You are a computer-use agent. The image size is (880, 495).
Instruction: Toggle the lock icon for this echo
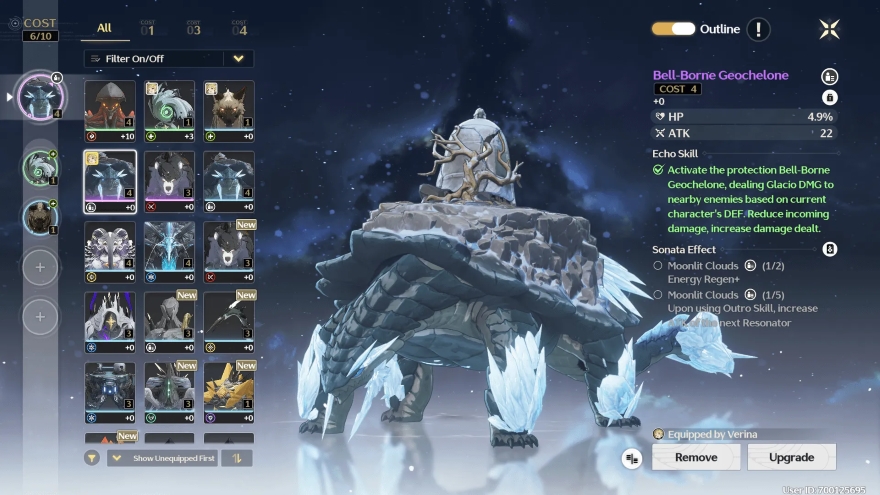[829, 97]
